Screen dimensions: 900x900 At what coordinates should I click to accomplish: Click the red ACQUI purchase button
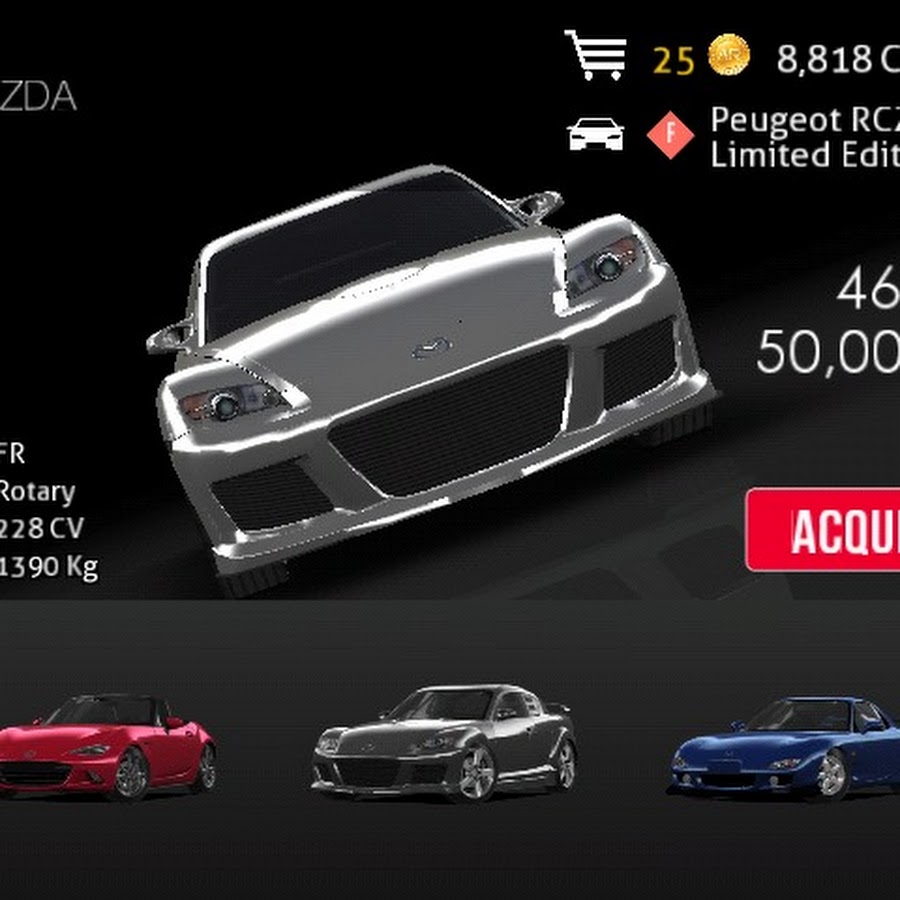tap(824, 530)
